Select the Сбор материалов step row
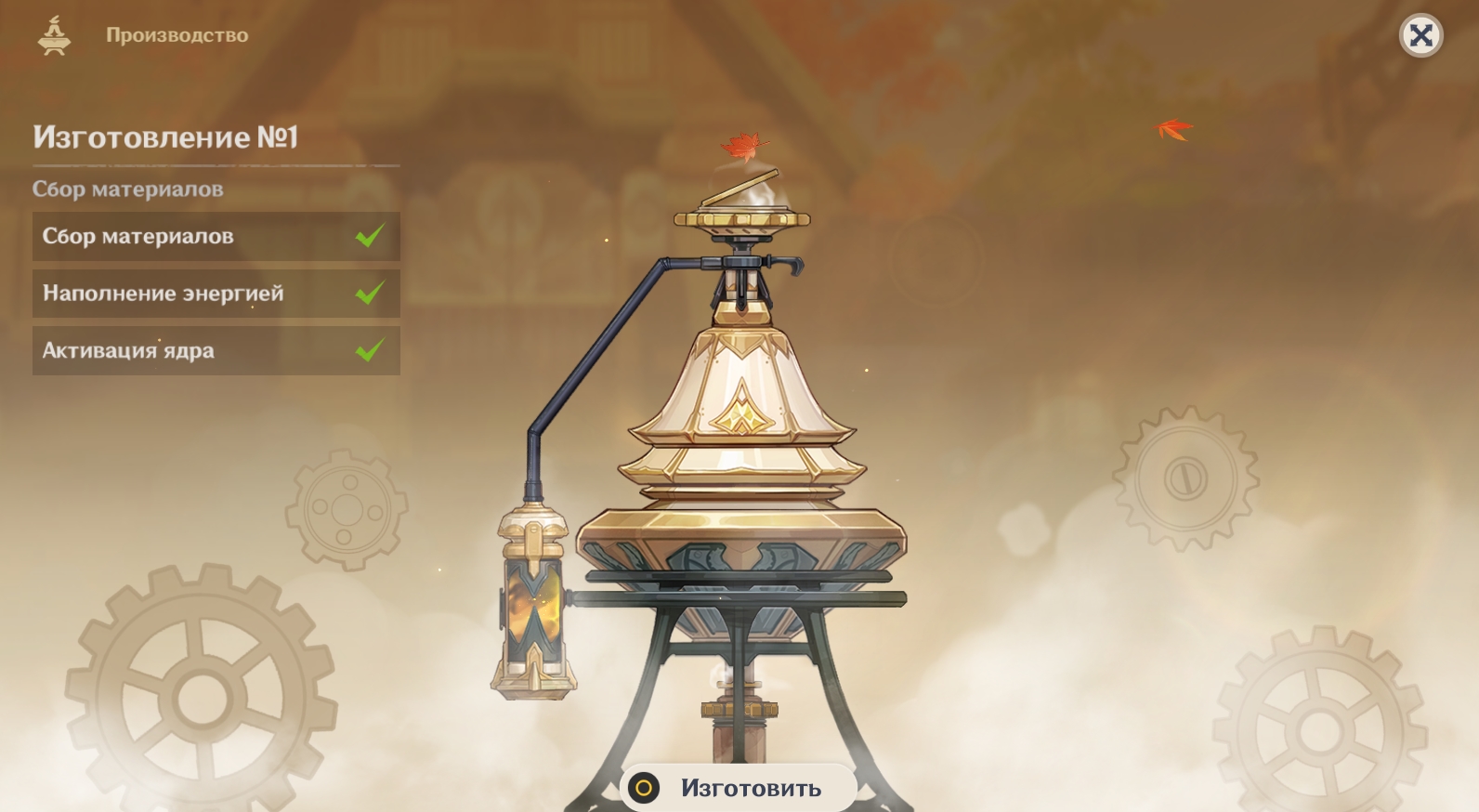The width and height of the screenshot is (1479, 812). (x=216, y=236)
